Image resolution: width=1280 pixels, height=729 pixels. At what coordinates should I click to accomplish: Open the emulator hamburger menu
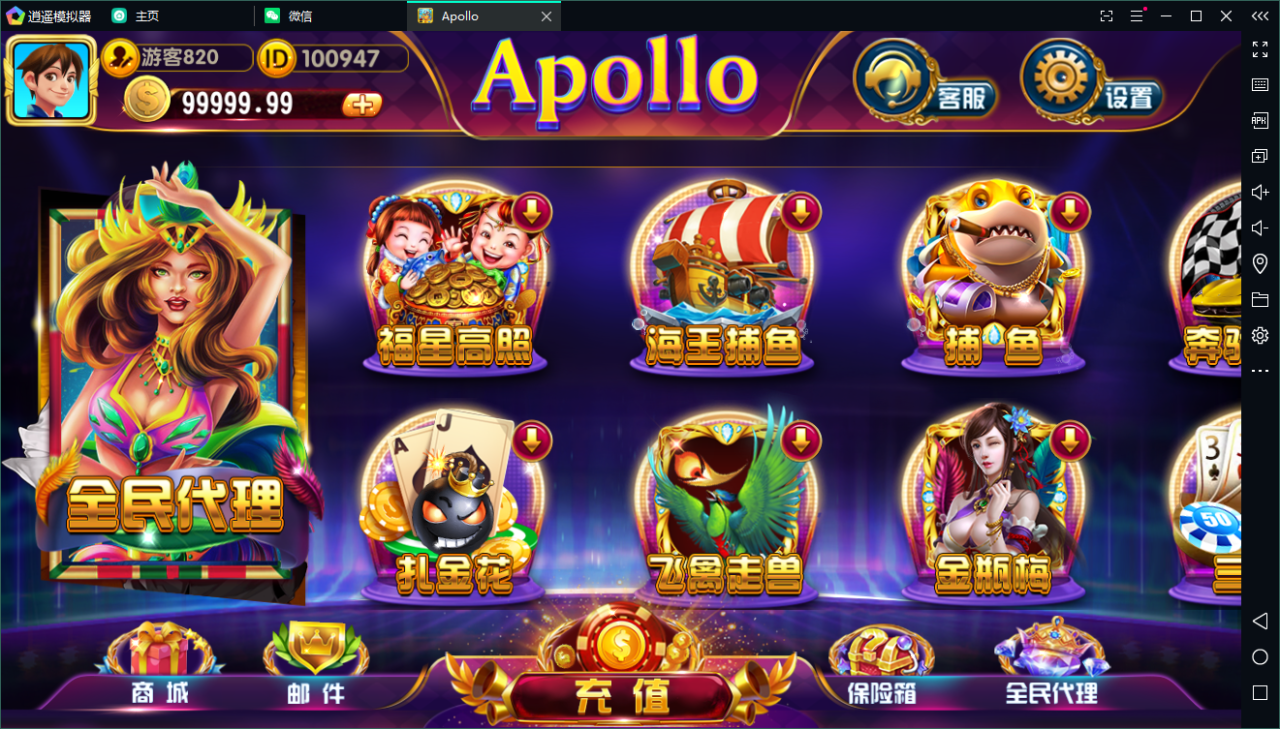[x=1135, y=16]
